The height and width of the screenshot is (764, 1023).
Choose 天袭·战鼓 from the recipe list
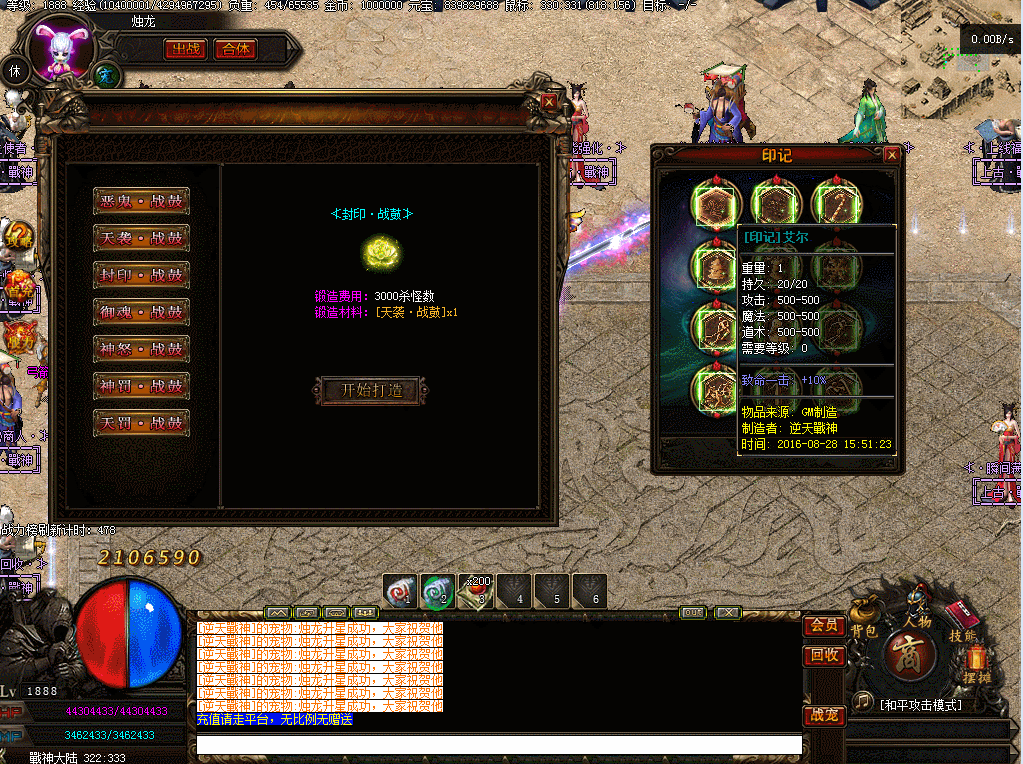(141, 238)
